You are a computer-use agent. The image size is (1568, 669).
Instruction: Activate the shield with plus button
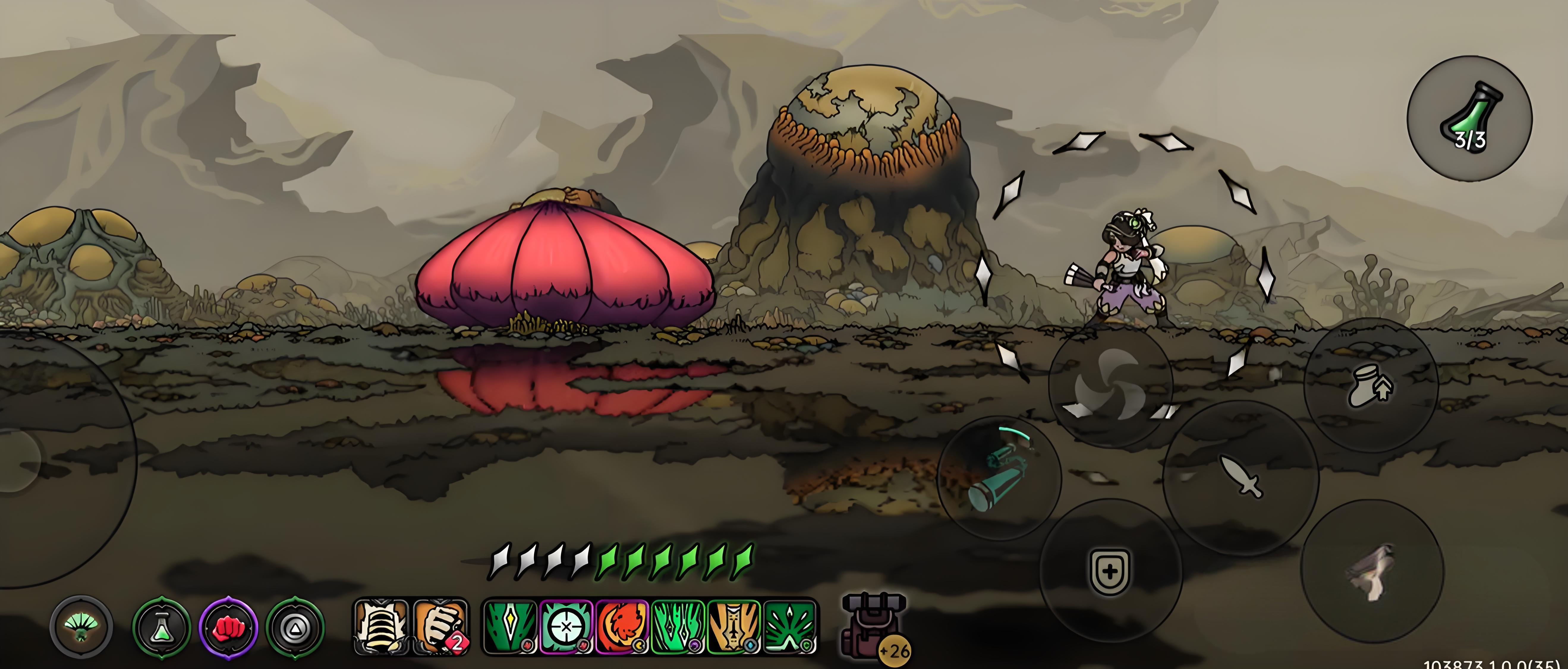click(x=1110, y=571)
